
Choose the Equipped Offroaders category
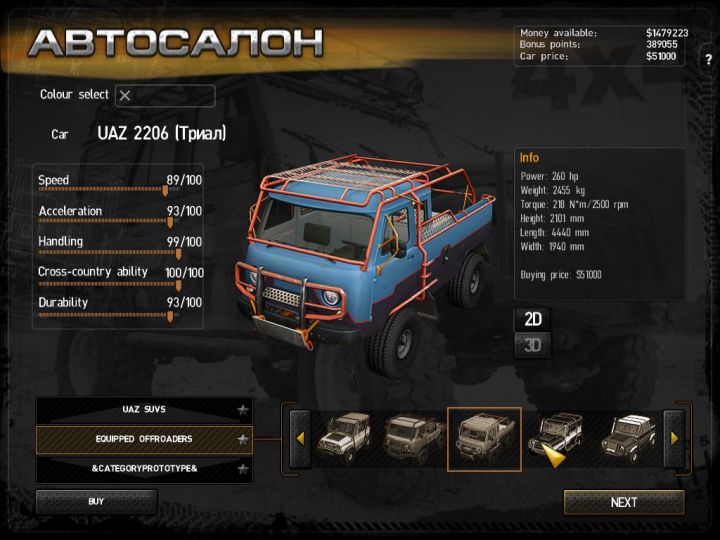(x=144, y=439)
